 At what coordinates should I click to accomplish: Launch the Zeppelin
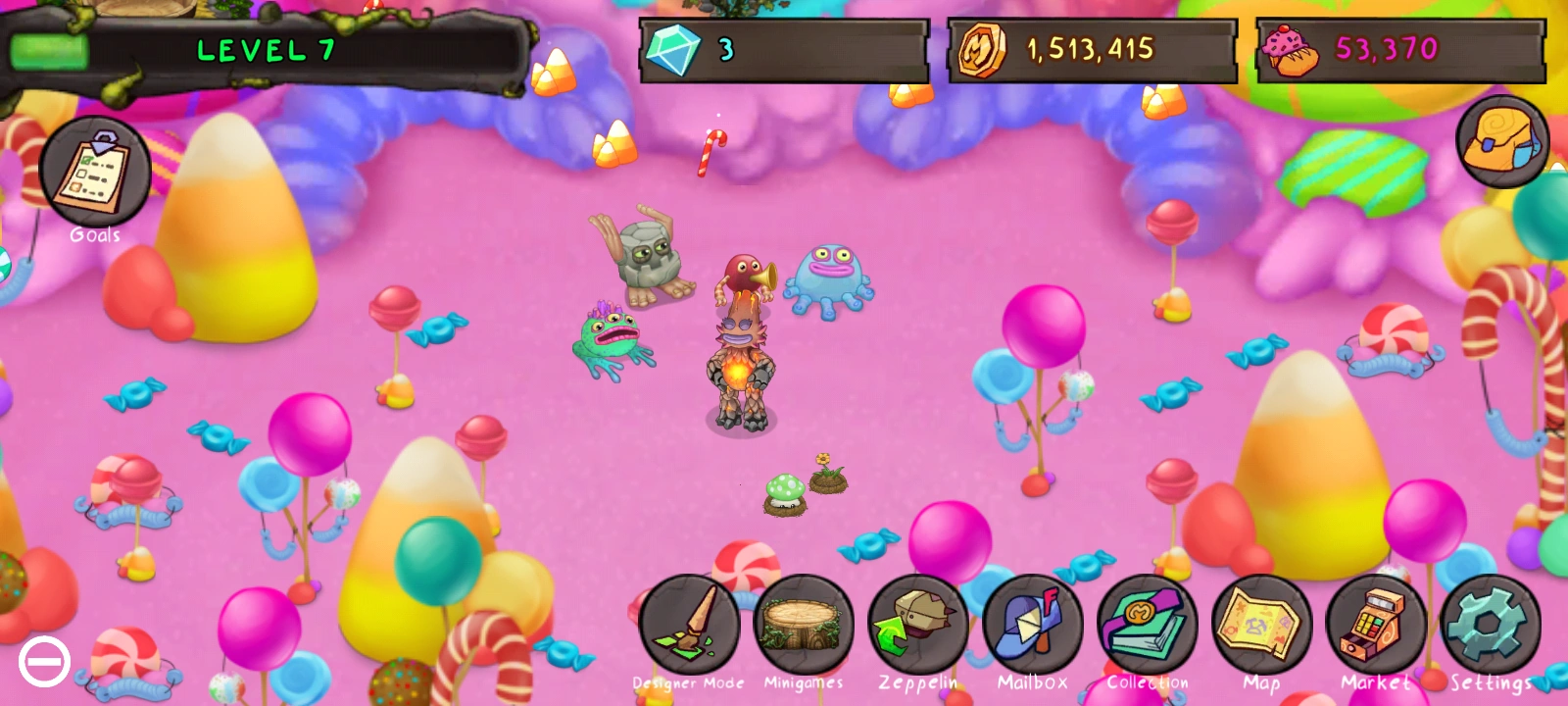click(918, 626)
